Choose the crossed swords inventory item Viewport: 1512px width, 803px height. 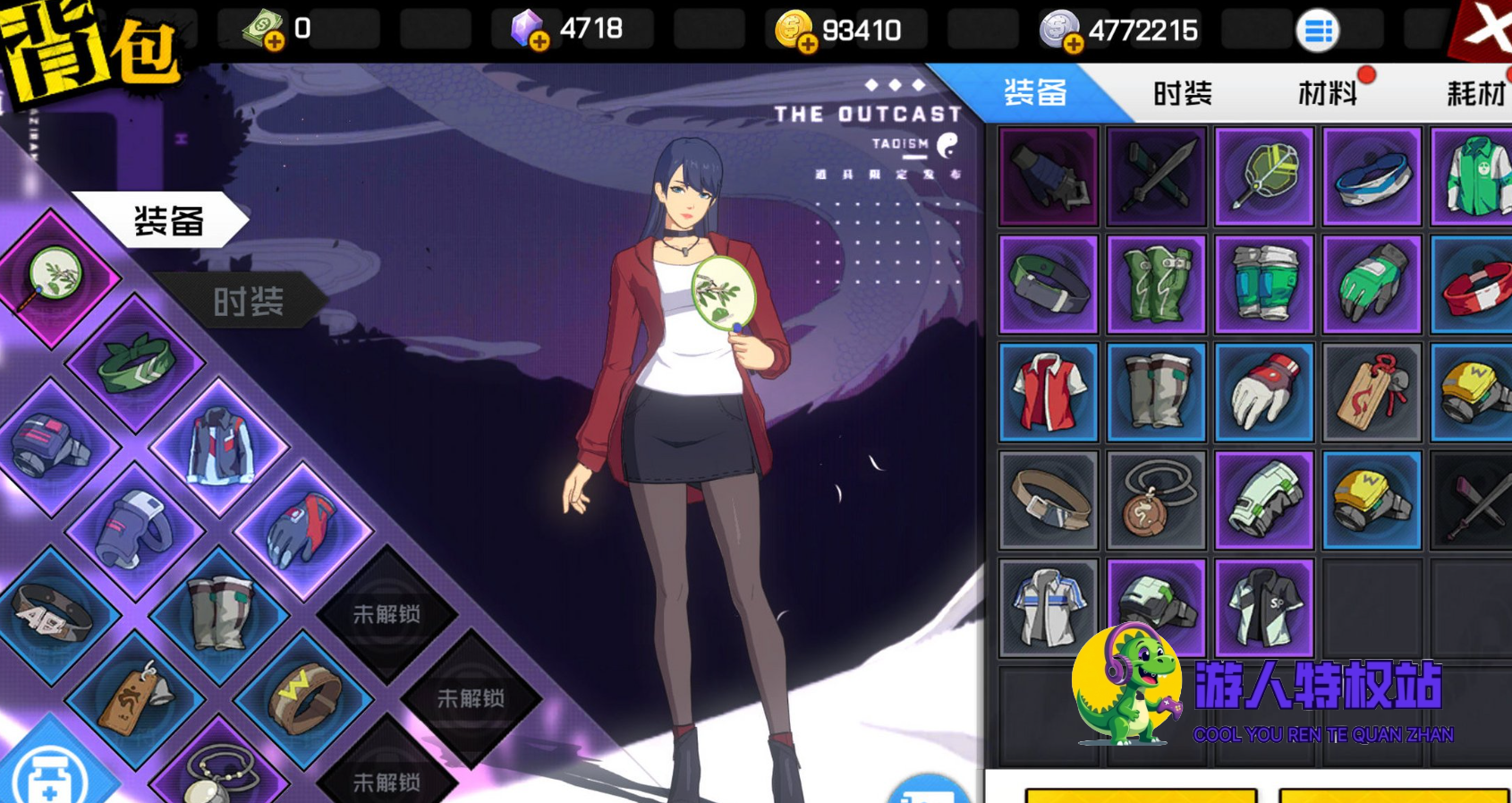click(1156, 176)
